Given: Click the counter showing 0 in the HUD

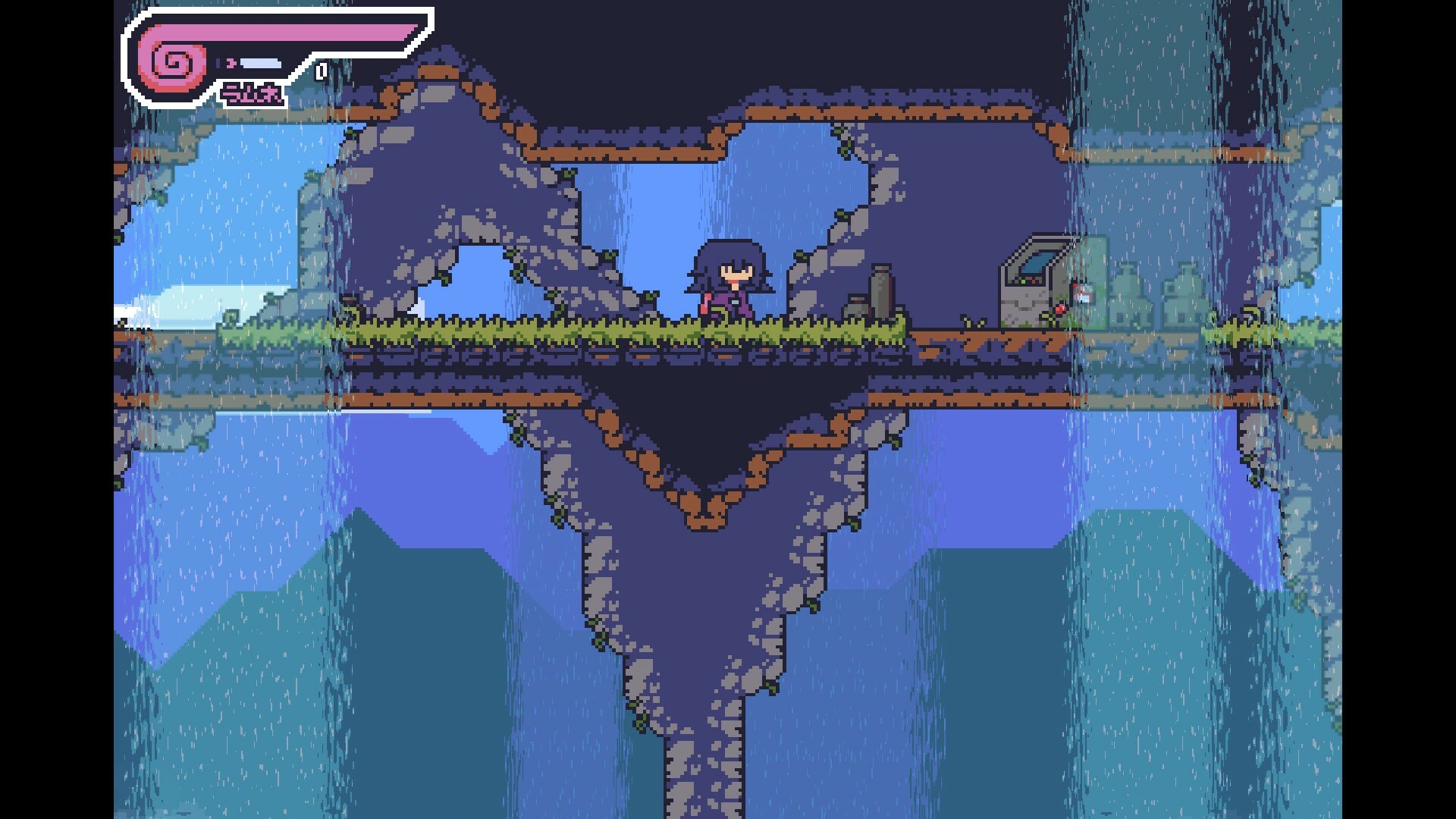Looking at the screenshot, I should [320, 72].
